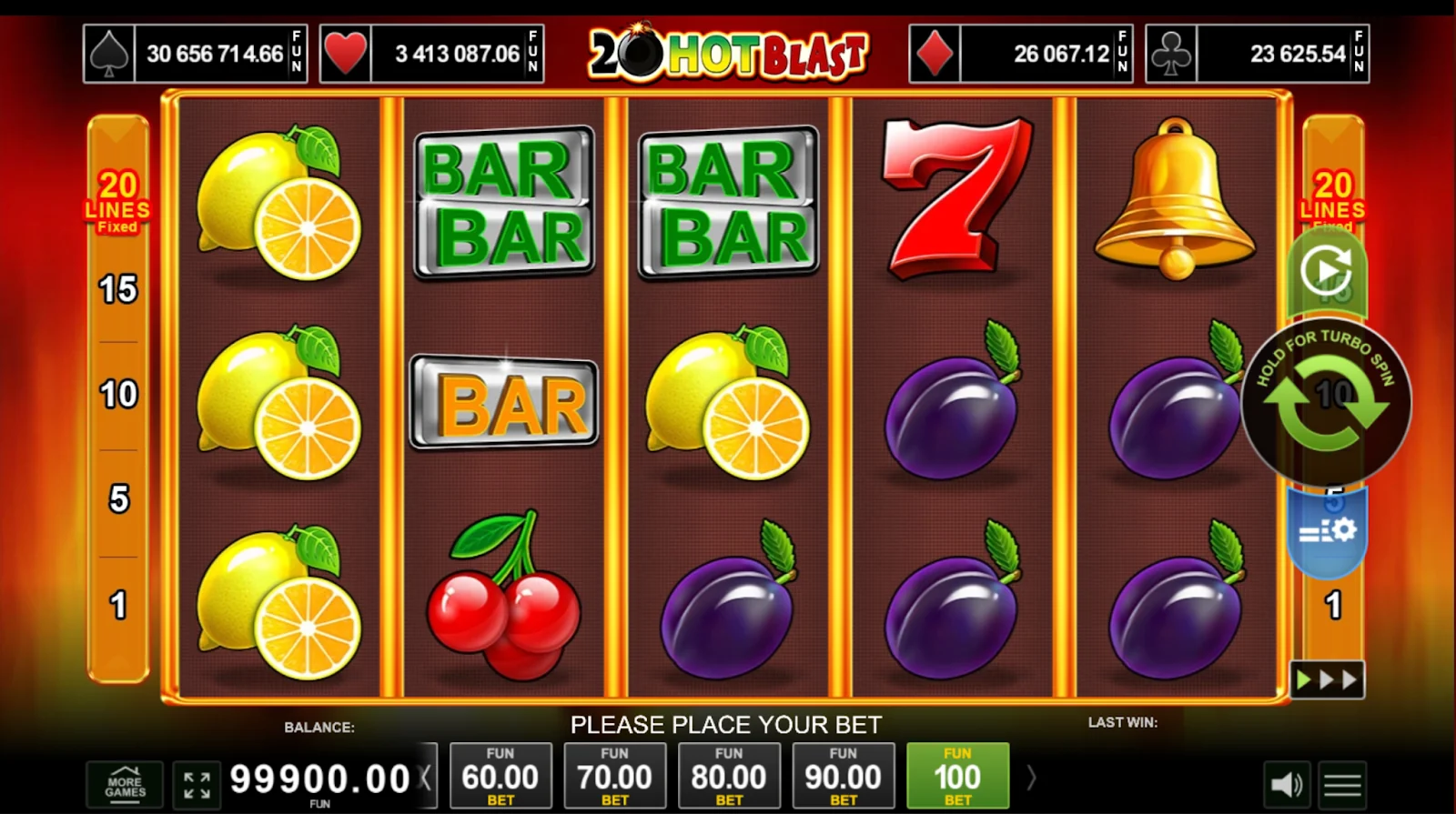Place the green 100 bet

957,776
